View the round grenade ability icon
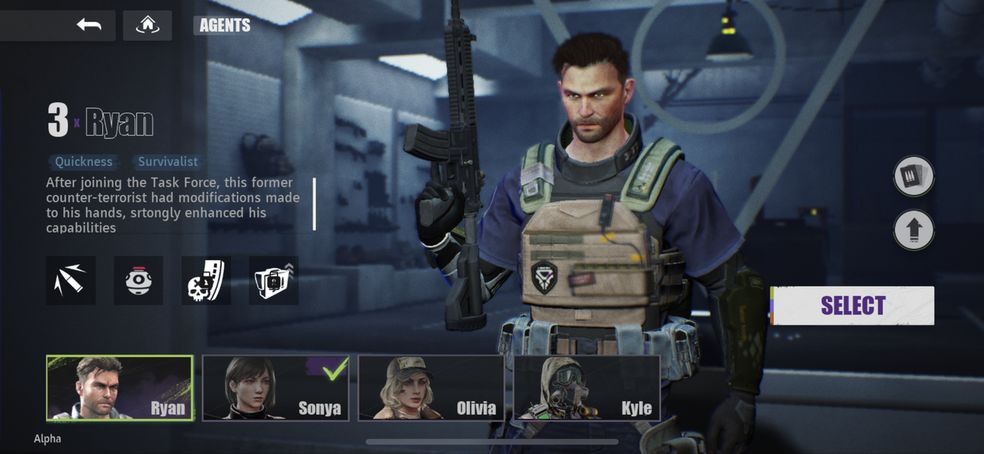Viewport: 984px width, 454px height. 138,281
